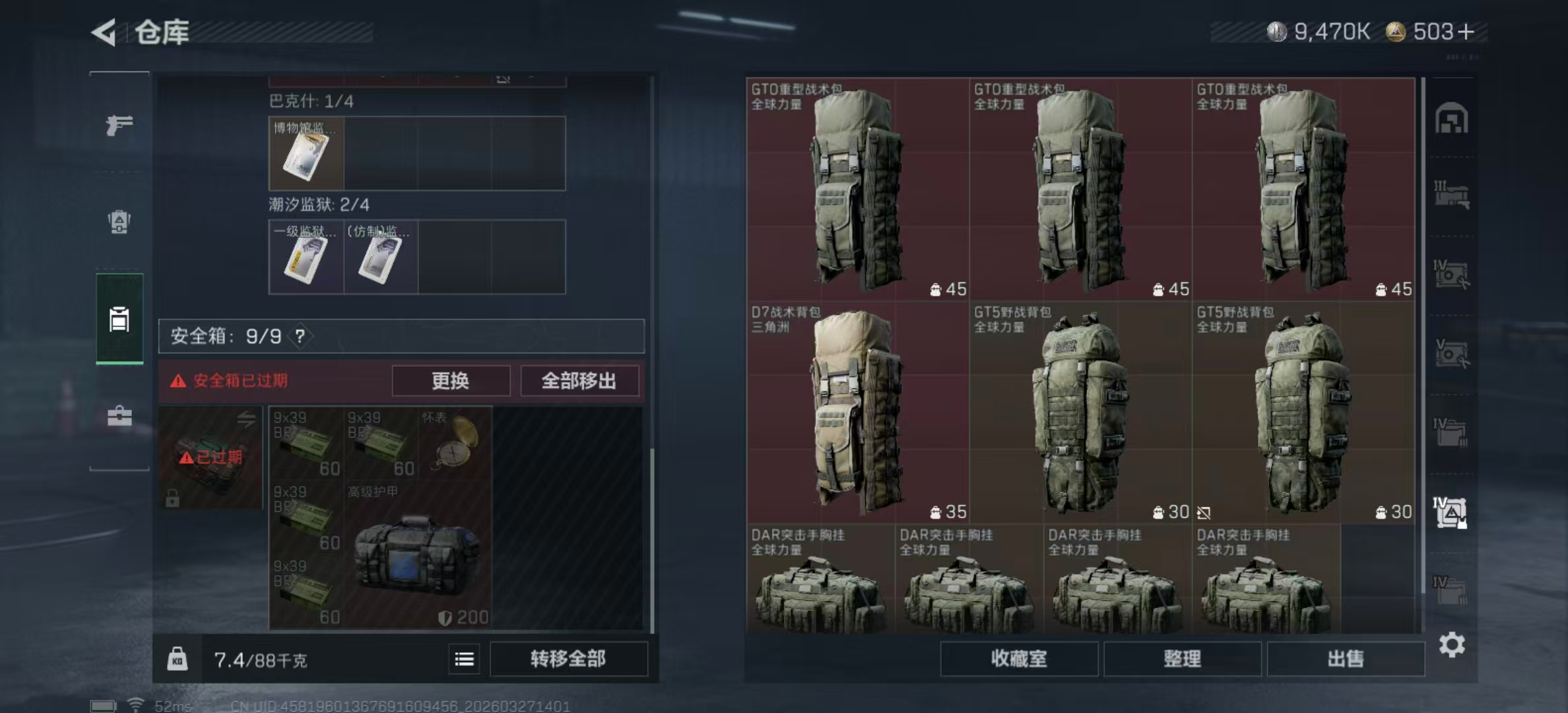This screenshot has height=713, width=1568.
Task: Click the 7.4/88千克 weight capacity bar
Action: pos(261,660)
